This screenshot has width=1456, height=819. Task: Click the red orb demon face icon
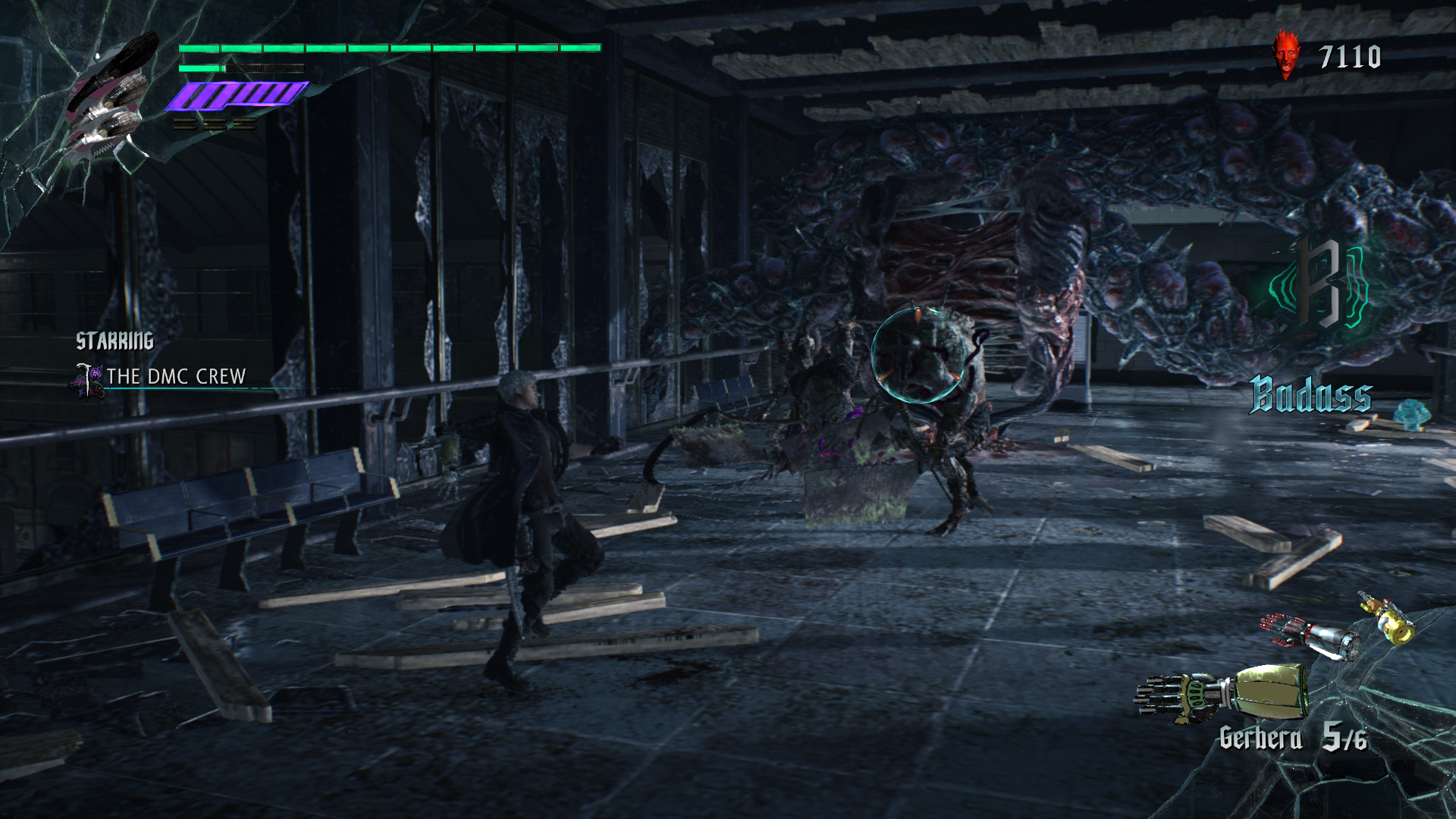point(1285,55)
